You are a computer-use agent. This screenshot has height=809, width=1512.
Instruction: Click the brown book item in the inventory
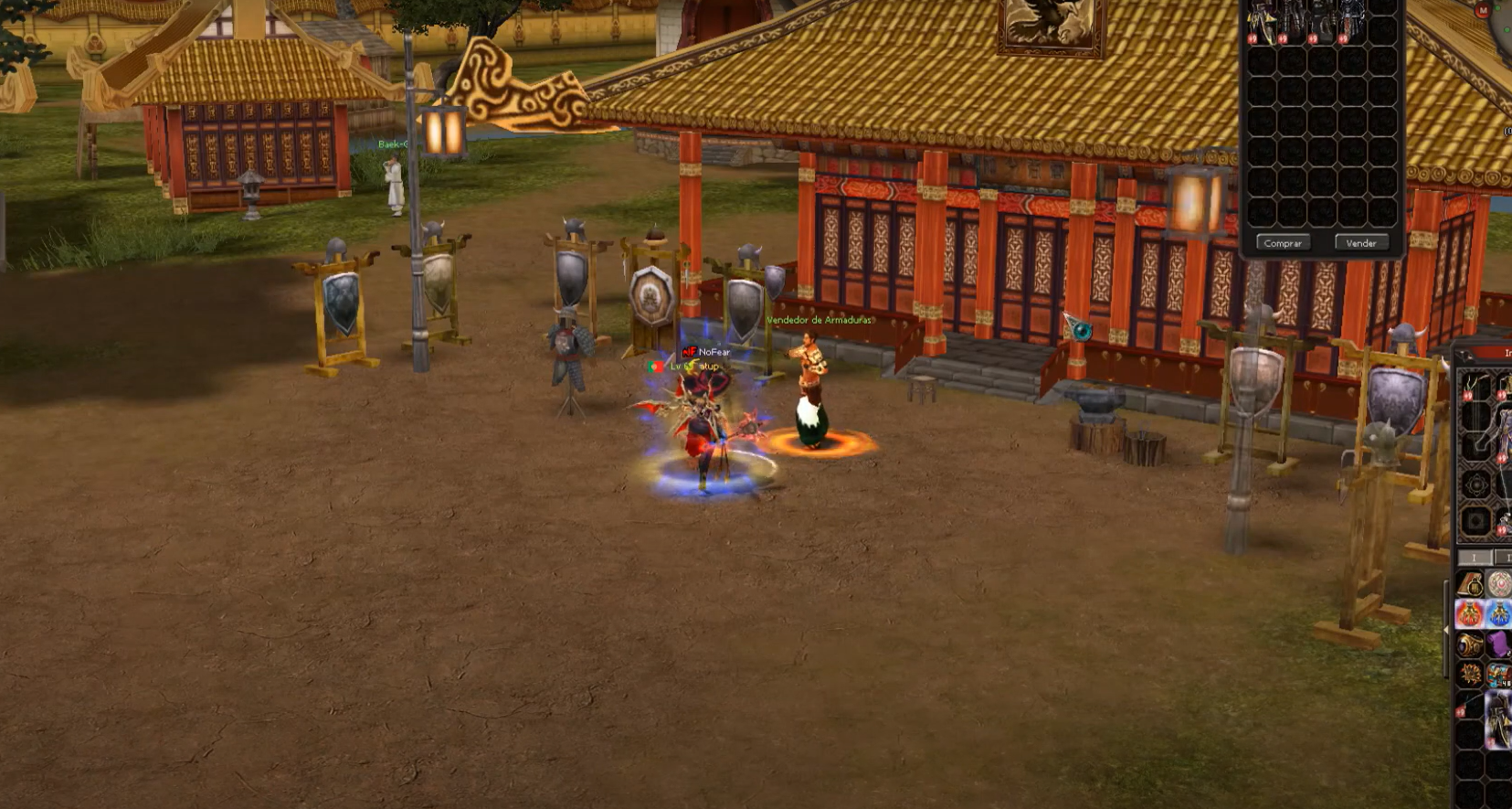(x=1469, y=583)
